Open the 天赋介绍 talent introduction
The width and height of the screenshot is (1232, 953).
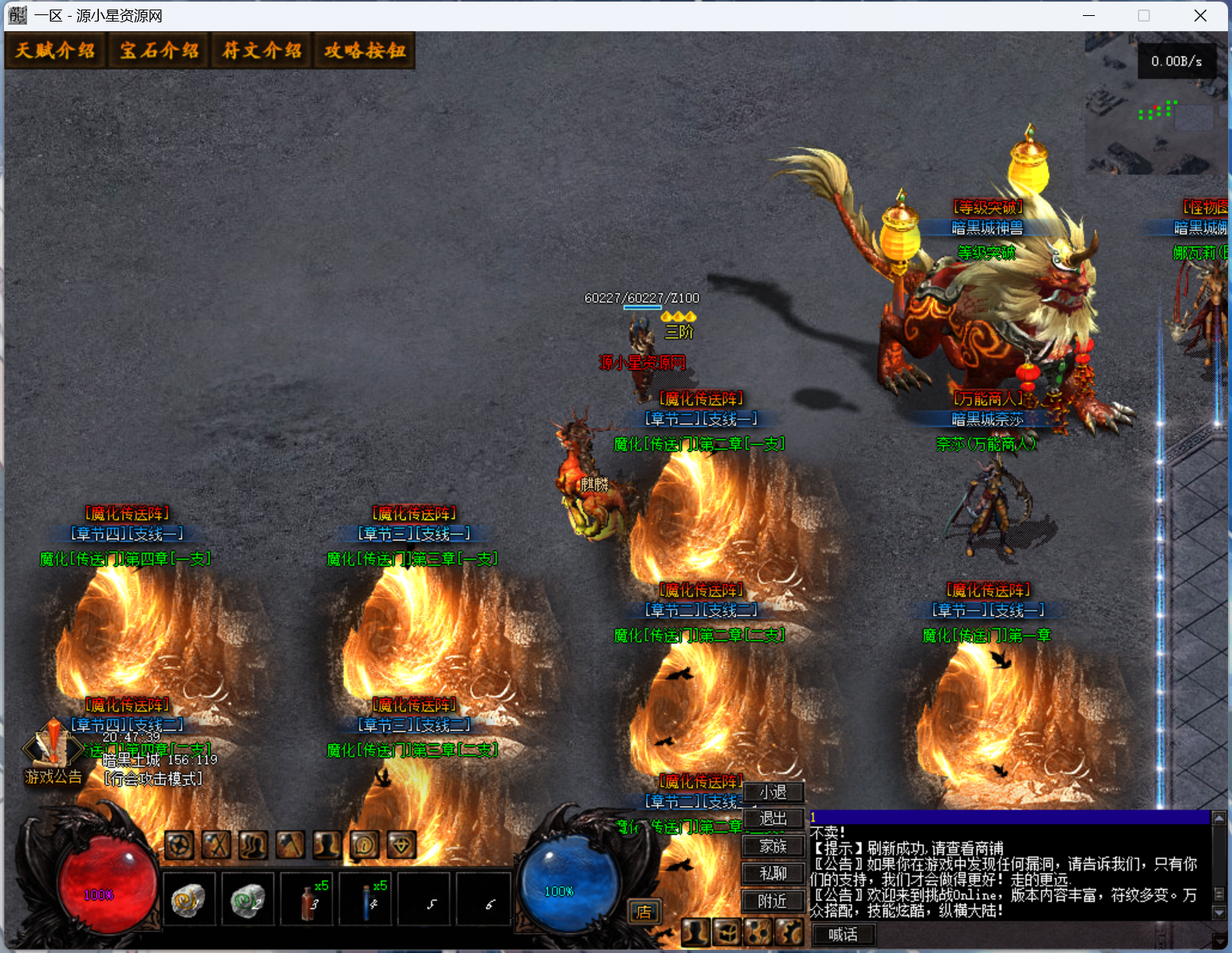click(x=55, y=51)
